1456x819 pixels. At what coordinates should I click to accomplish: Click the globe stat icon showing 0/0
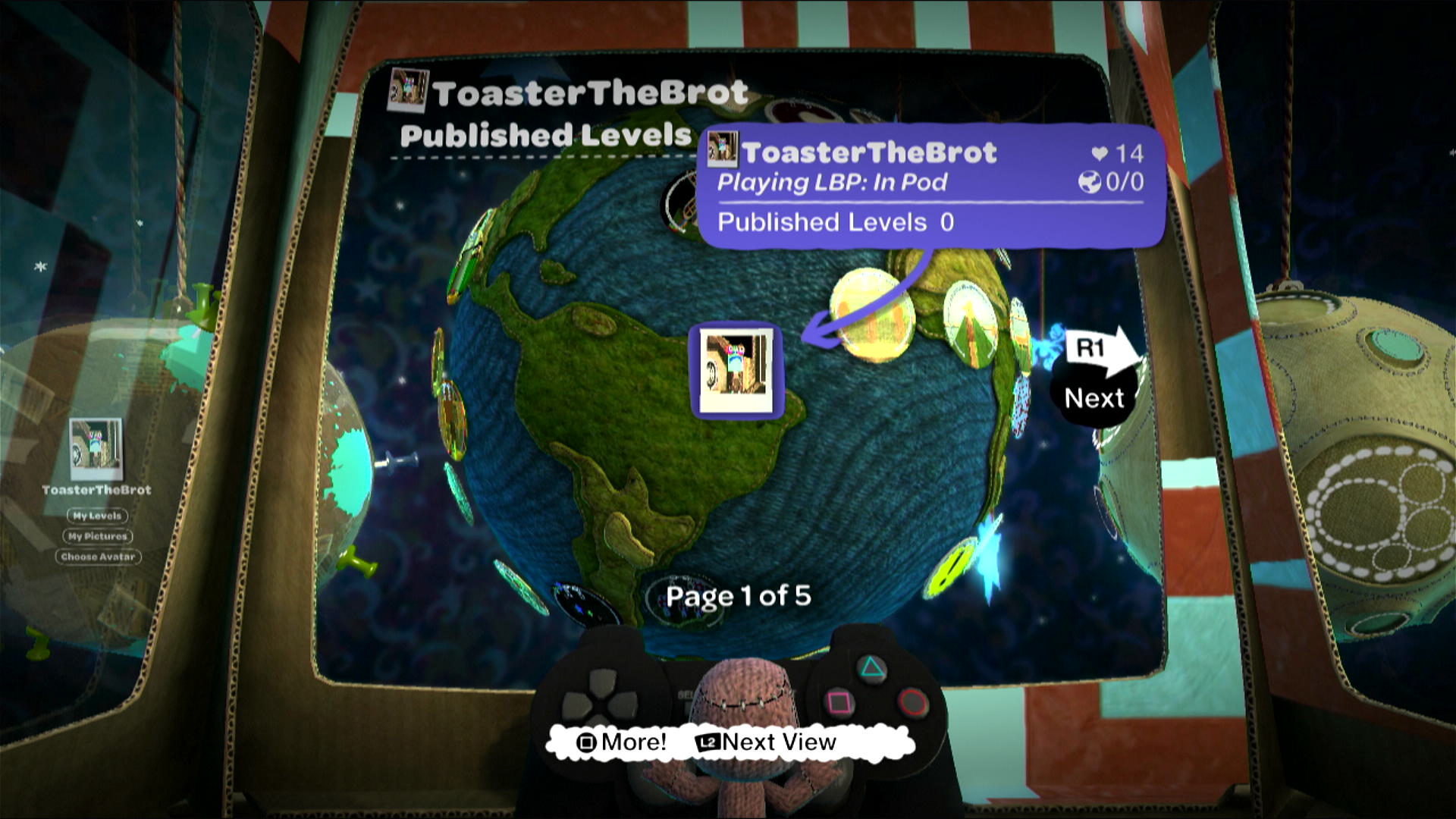point(1090,181)
